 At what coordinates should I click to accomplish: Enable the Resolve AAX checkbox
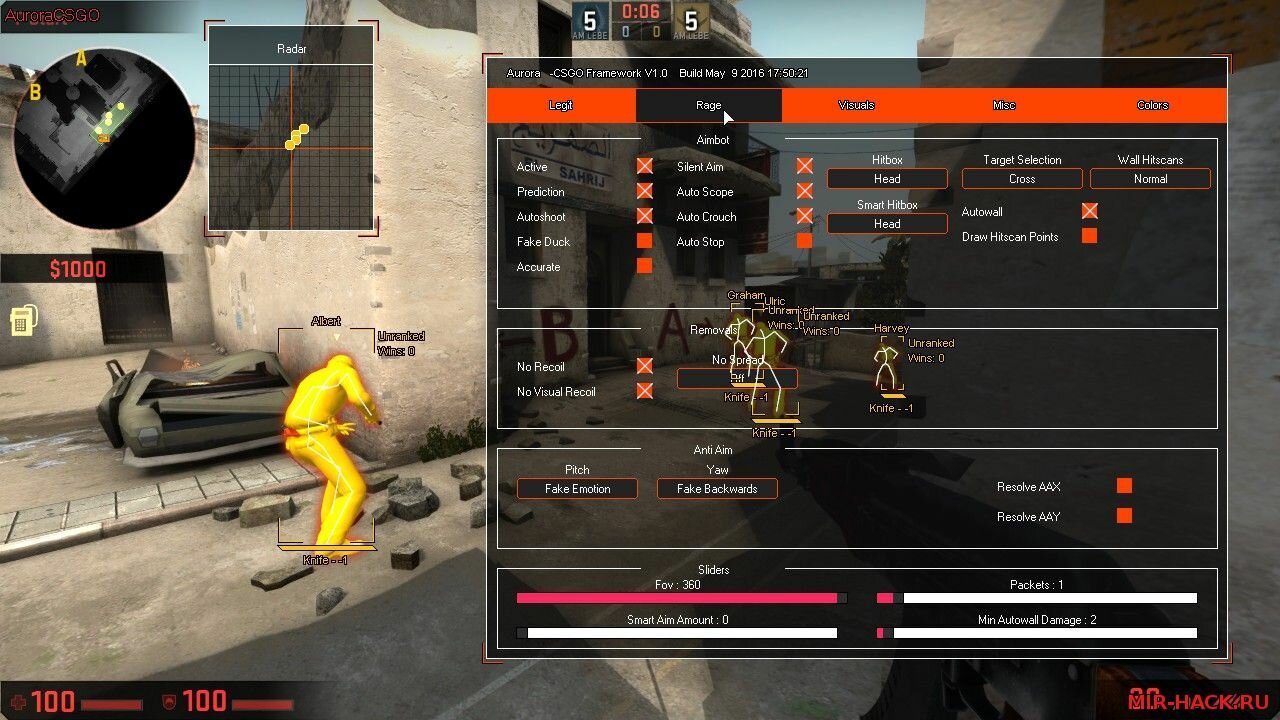[x=1124, y=486]
